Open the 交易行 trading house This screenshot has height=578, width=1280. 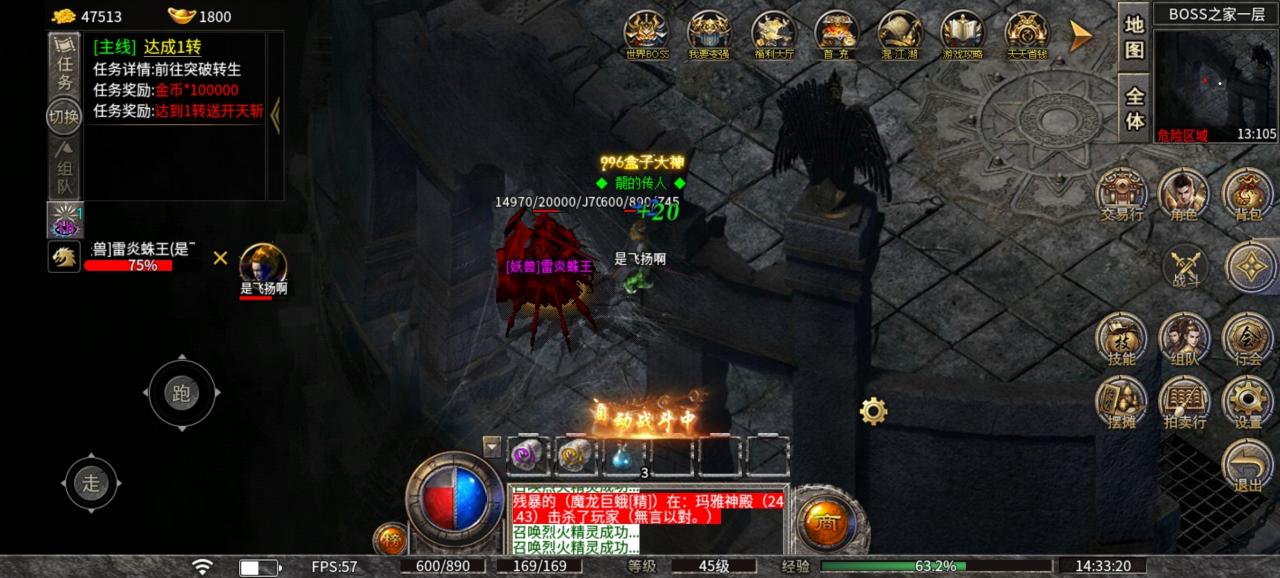coord(1121,192)
